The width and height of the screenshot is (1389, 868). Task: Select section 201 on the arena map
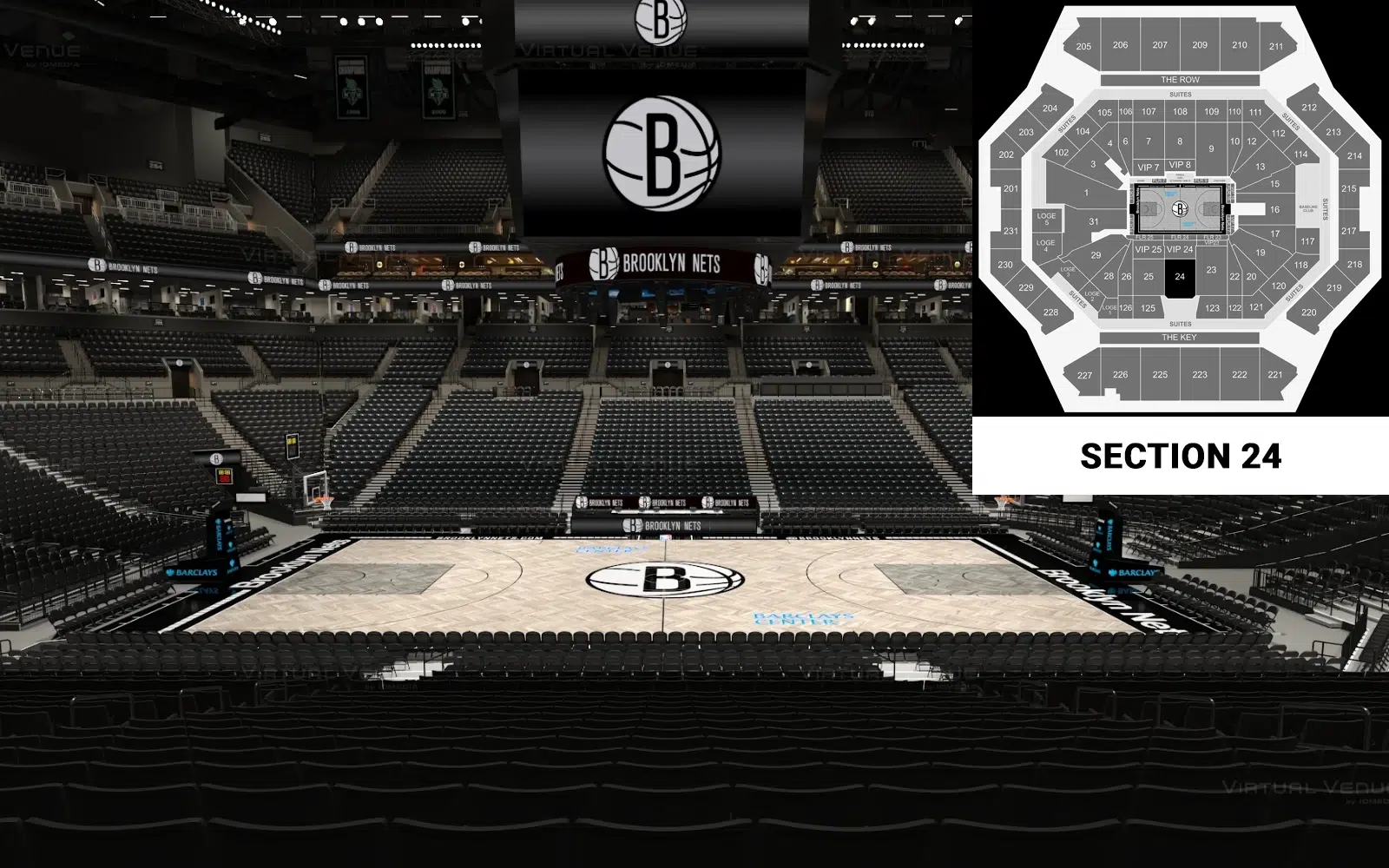pos(1010,188)
